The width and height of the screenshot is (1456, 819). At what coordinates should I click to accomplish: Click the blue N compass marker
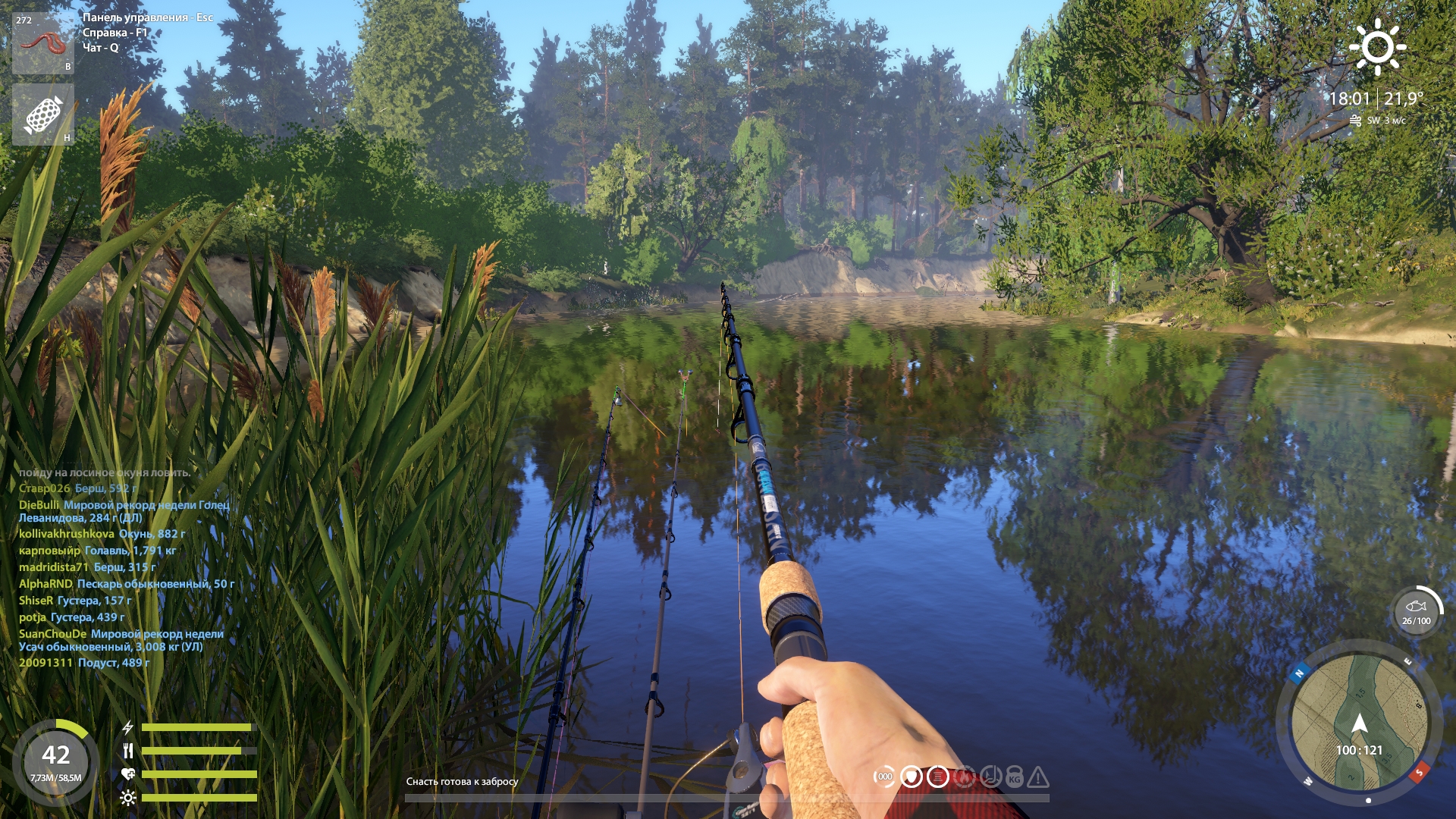tap(1299, 673)
